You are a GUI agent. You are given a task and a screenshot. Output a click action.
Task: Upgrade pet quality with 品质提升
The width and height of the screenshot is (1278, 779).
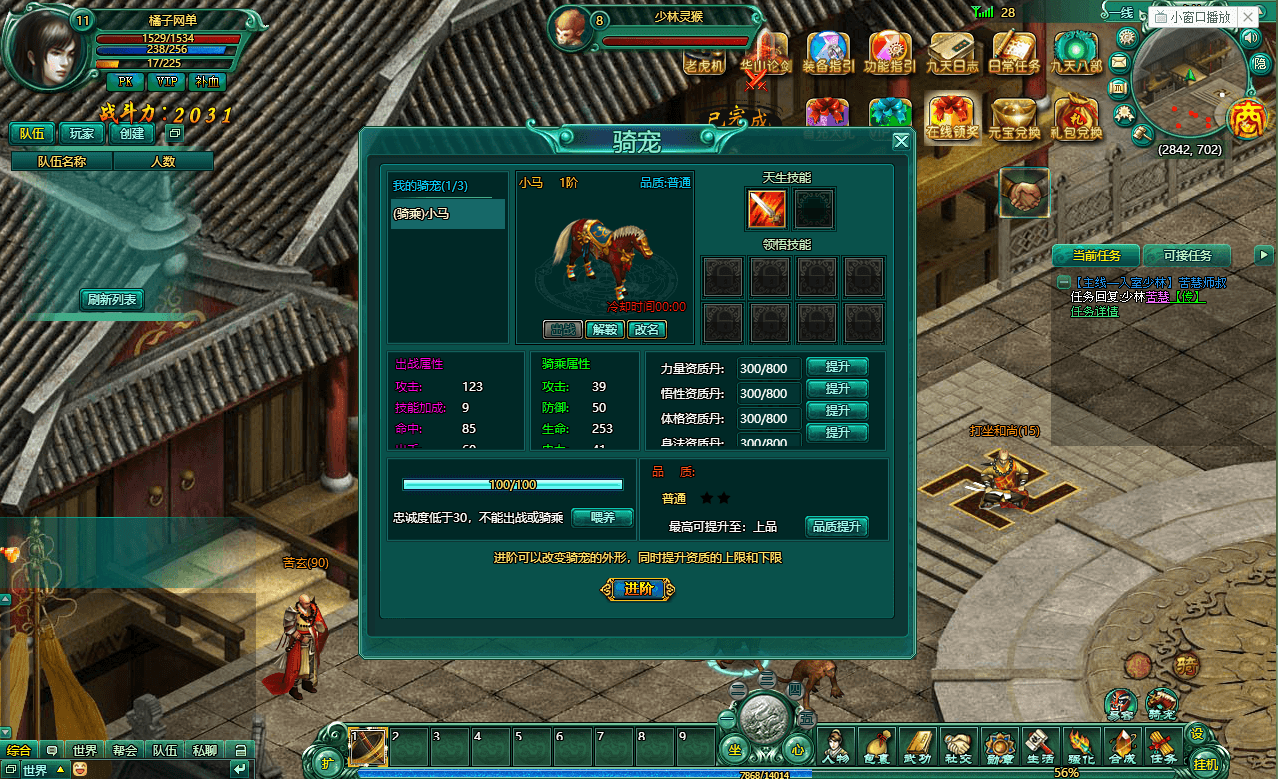coord(837,527)
